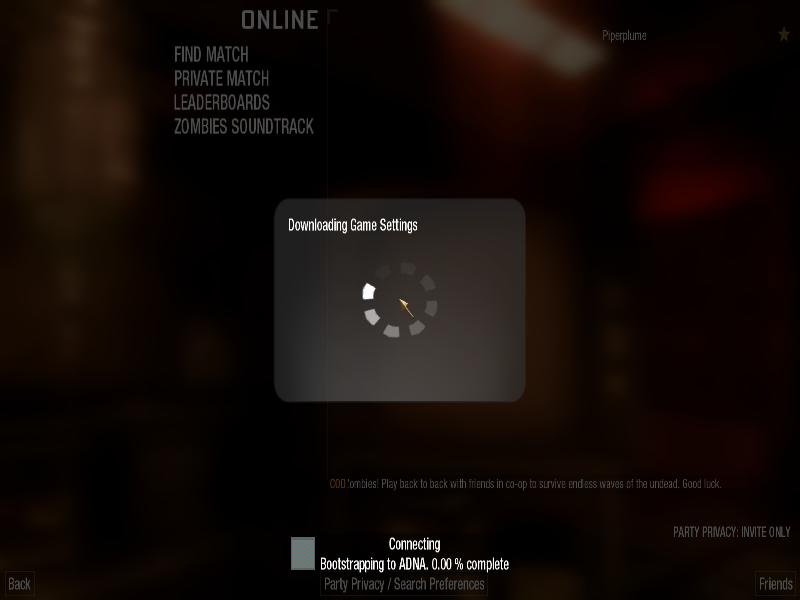Image resolution: width=800 pixels, height=600 pixels.
Task: Open Party Privacy / Search Preferences
Action: click(404, 584)
